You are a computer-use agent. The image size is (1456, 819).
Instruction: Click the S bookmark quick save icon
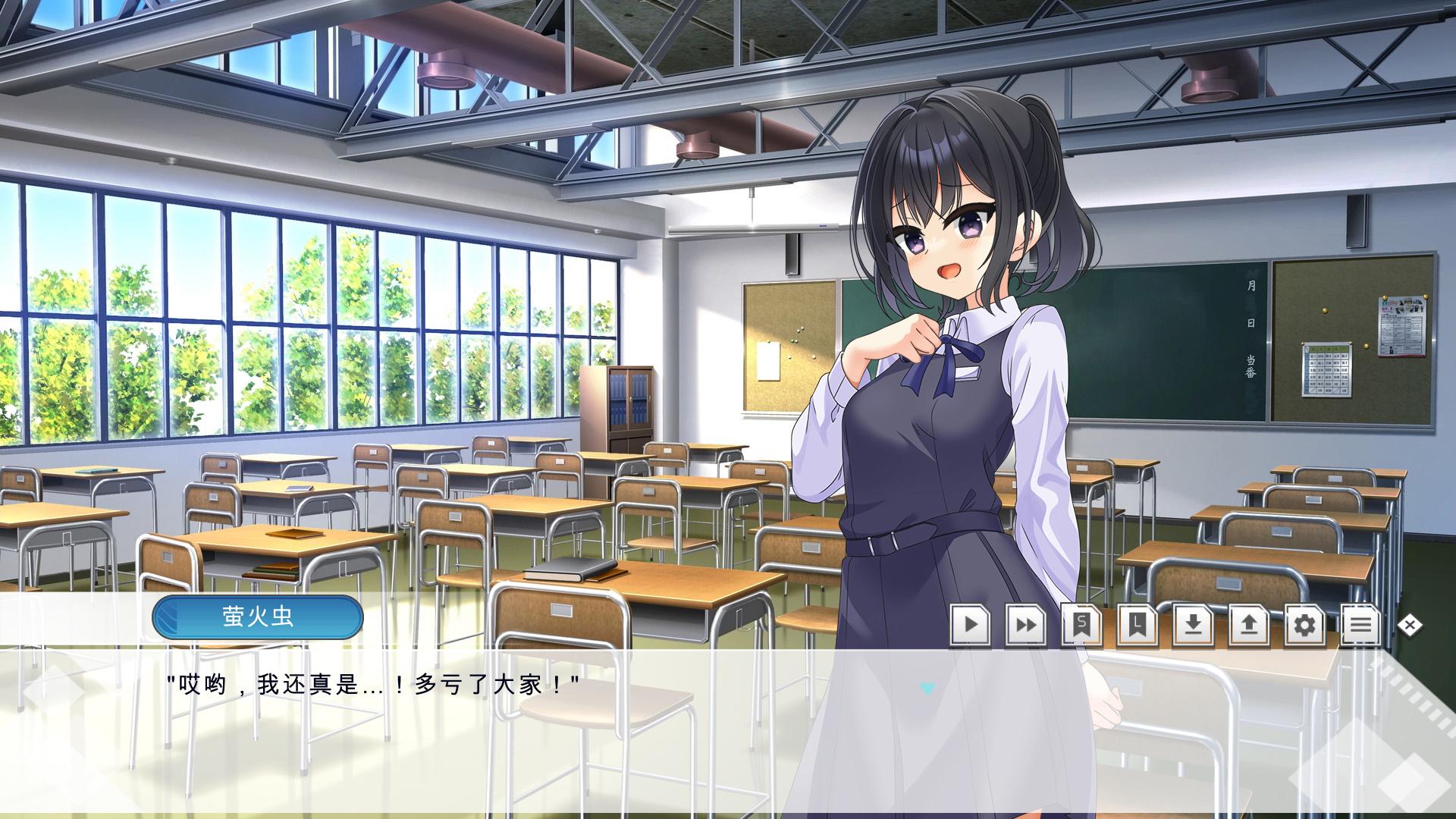[x=1082, y=625]
